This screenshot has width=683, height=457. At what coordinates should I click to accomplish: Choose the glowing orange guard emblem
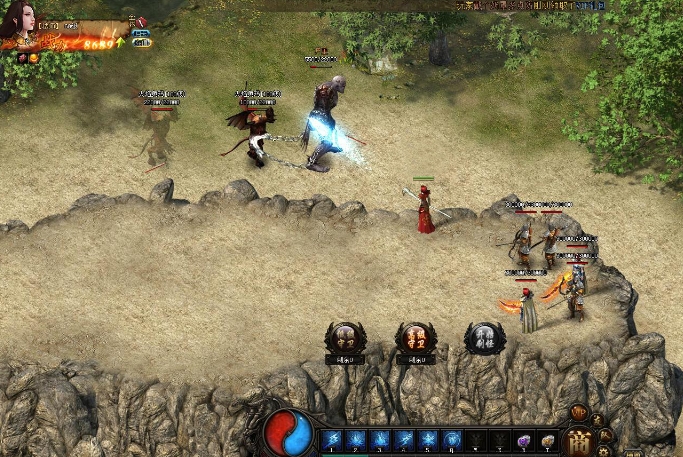click(x=414, y=338)
